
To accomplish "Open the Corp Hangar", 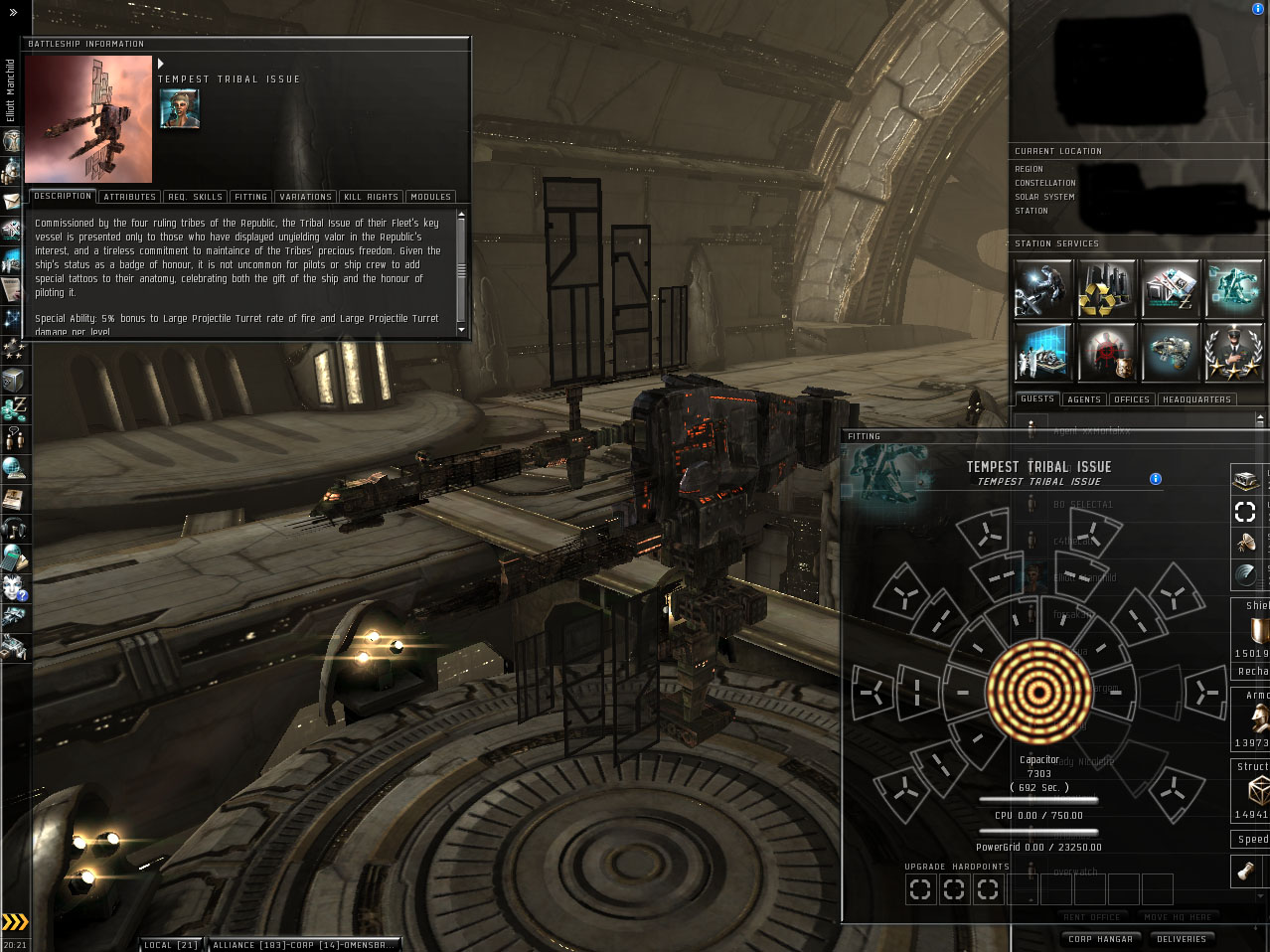I will [1101, 939].
